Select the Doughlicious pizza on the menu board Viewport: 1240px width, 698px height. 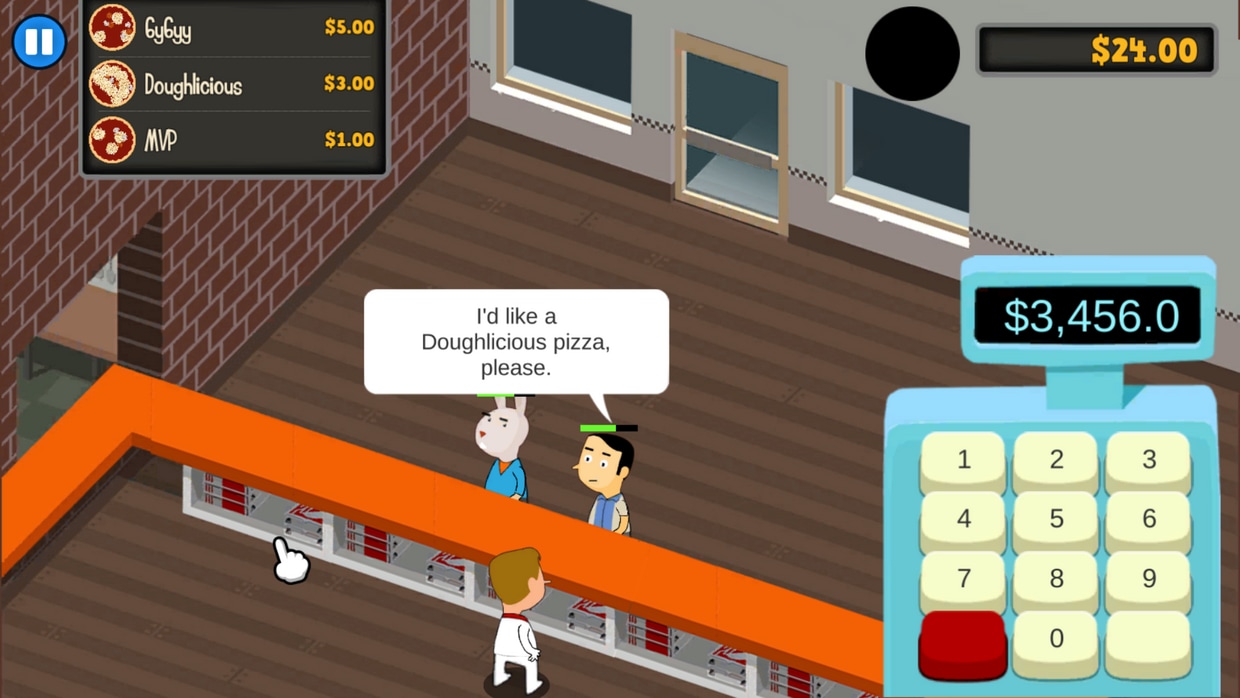click(235, 85)
